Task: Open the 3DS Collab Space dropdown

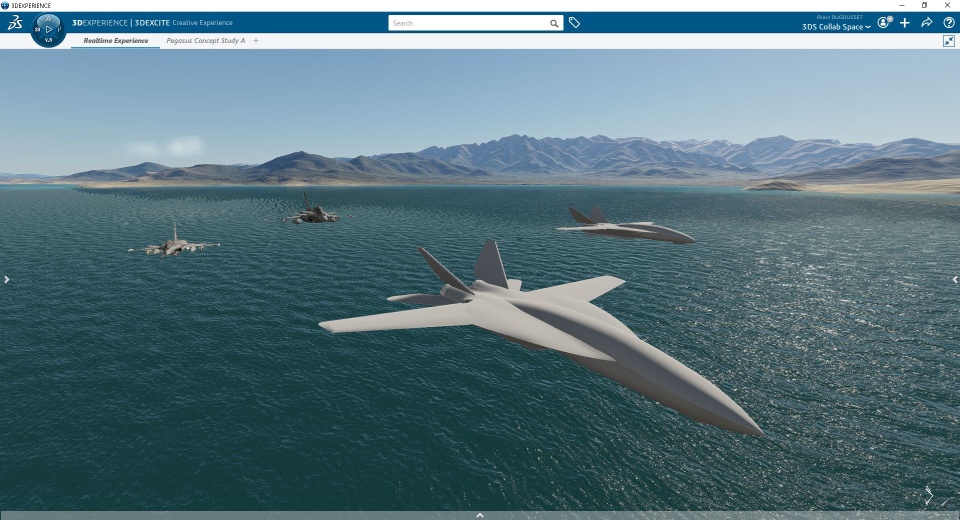Action: 836,27
